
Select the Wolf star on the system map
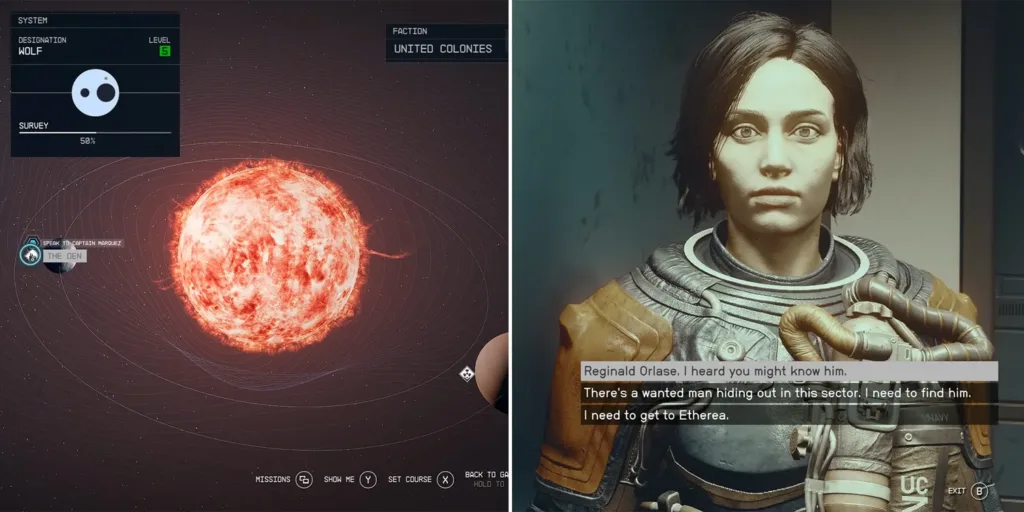(x=269, y=256)
